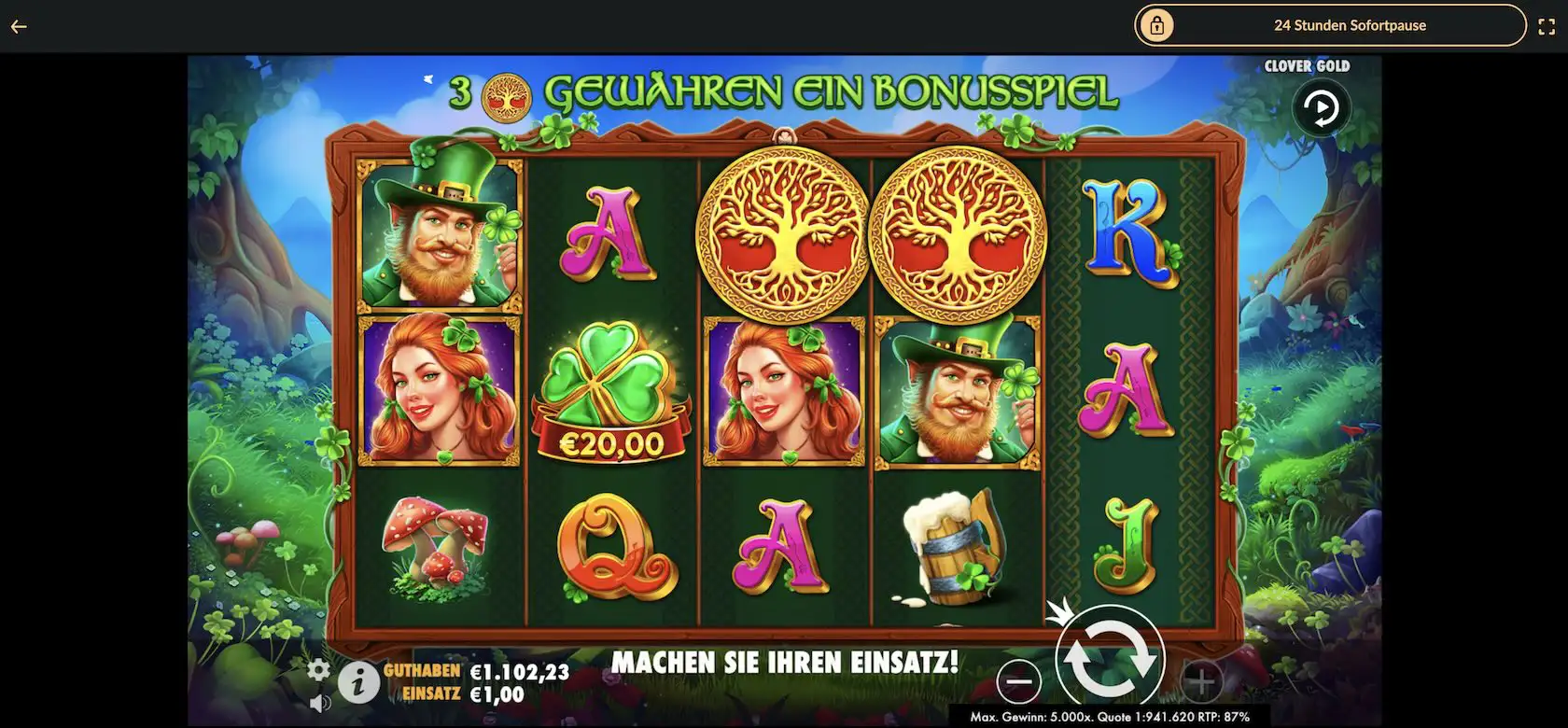1568x728 pixels.
Task: Toggle sound with the speaker icon
Action: [319, 703]
